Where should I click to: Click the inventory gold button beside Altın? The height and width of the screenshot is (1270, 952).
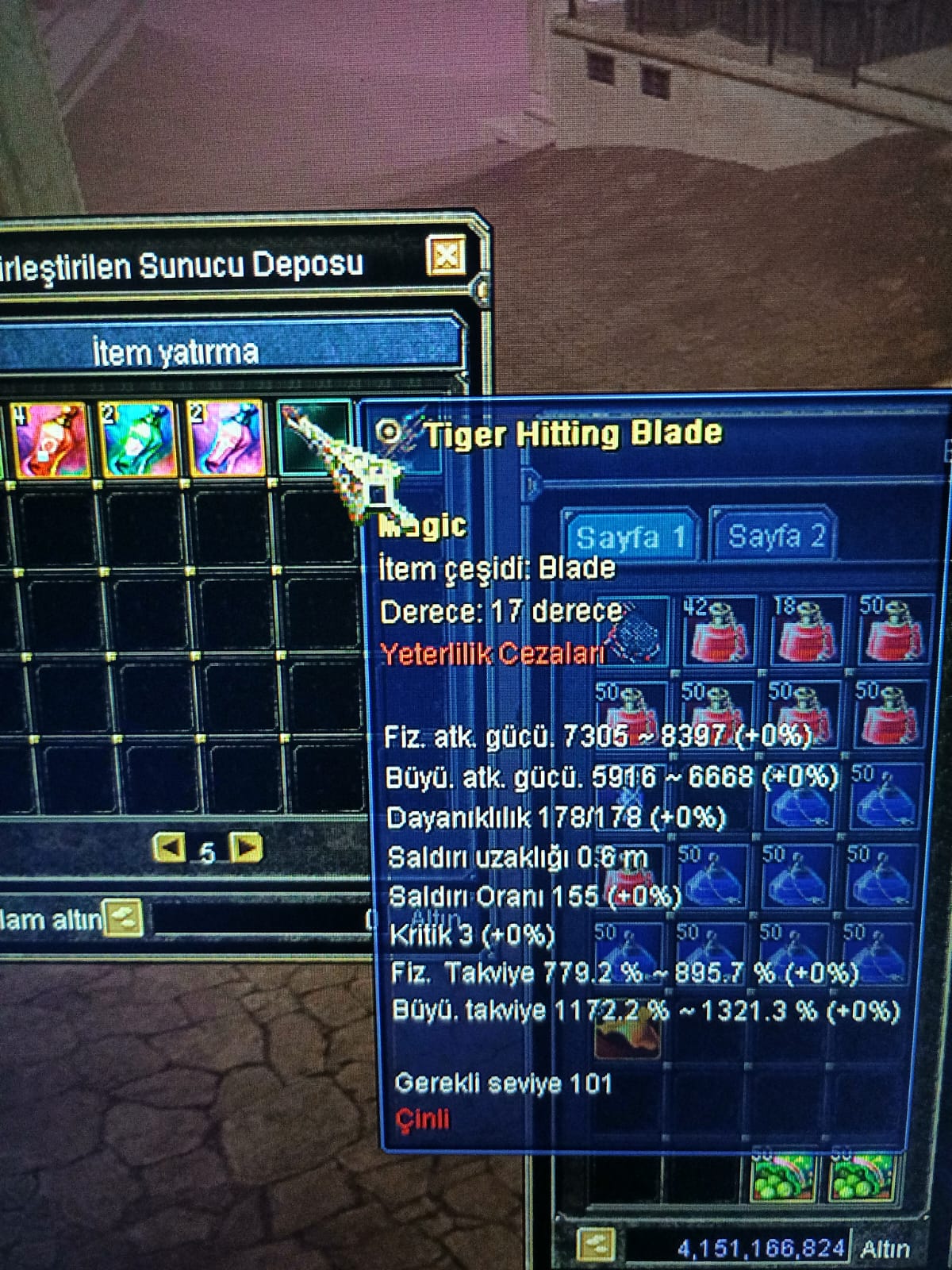coord(595,1245)
